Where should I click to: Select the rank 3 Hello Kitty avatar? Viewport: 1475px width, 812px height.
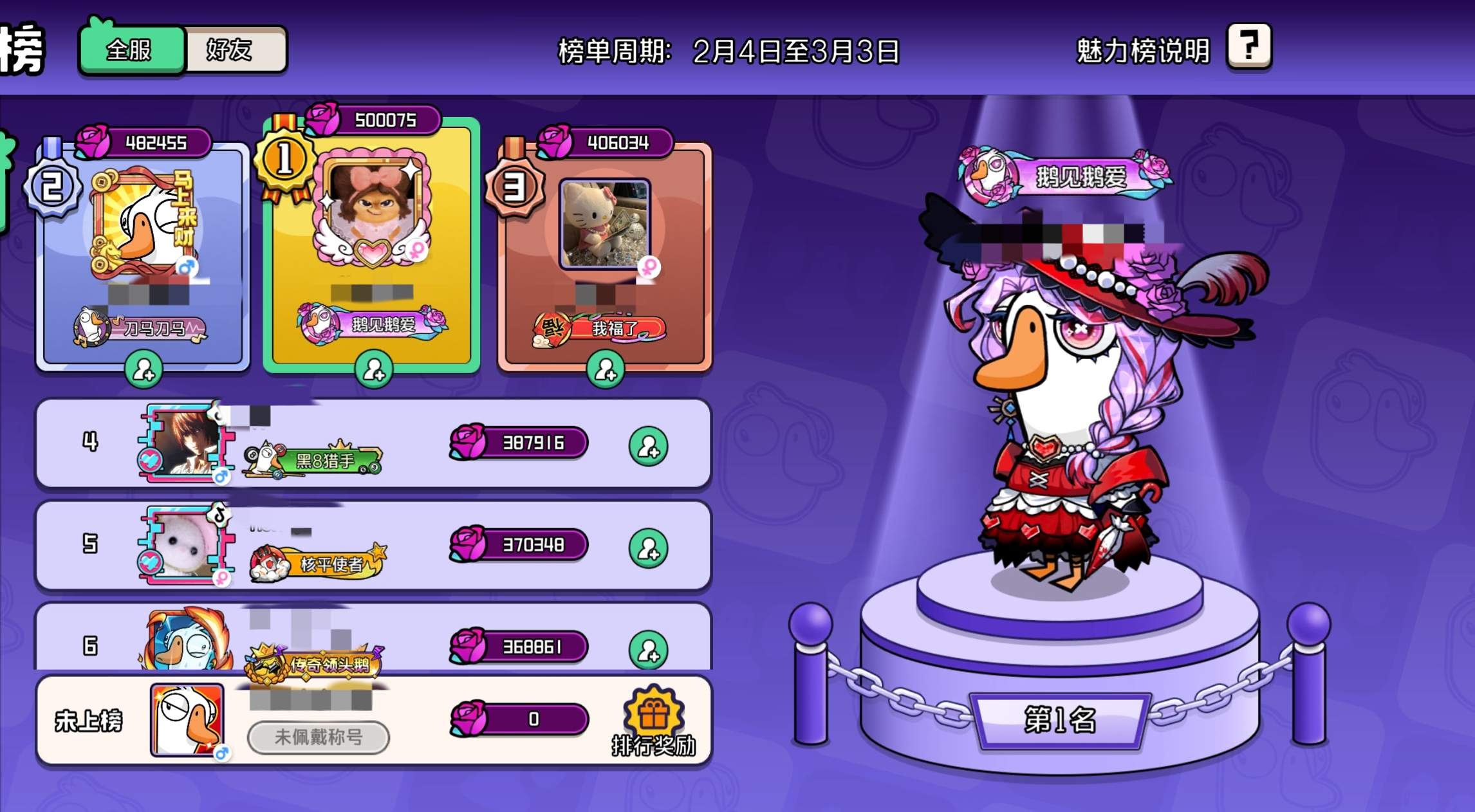pyautogui.click(x=604, y=223)
